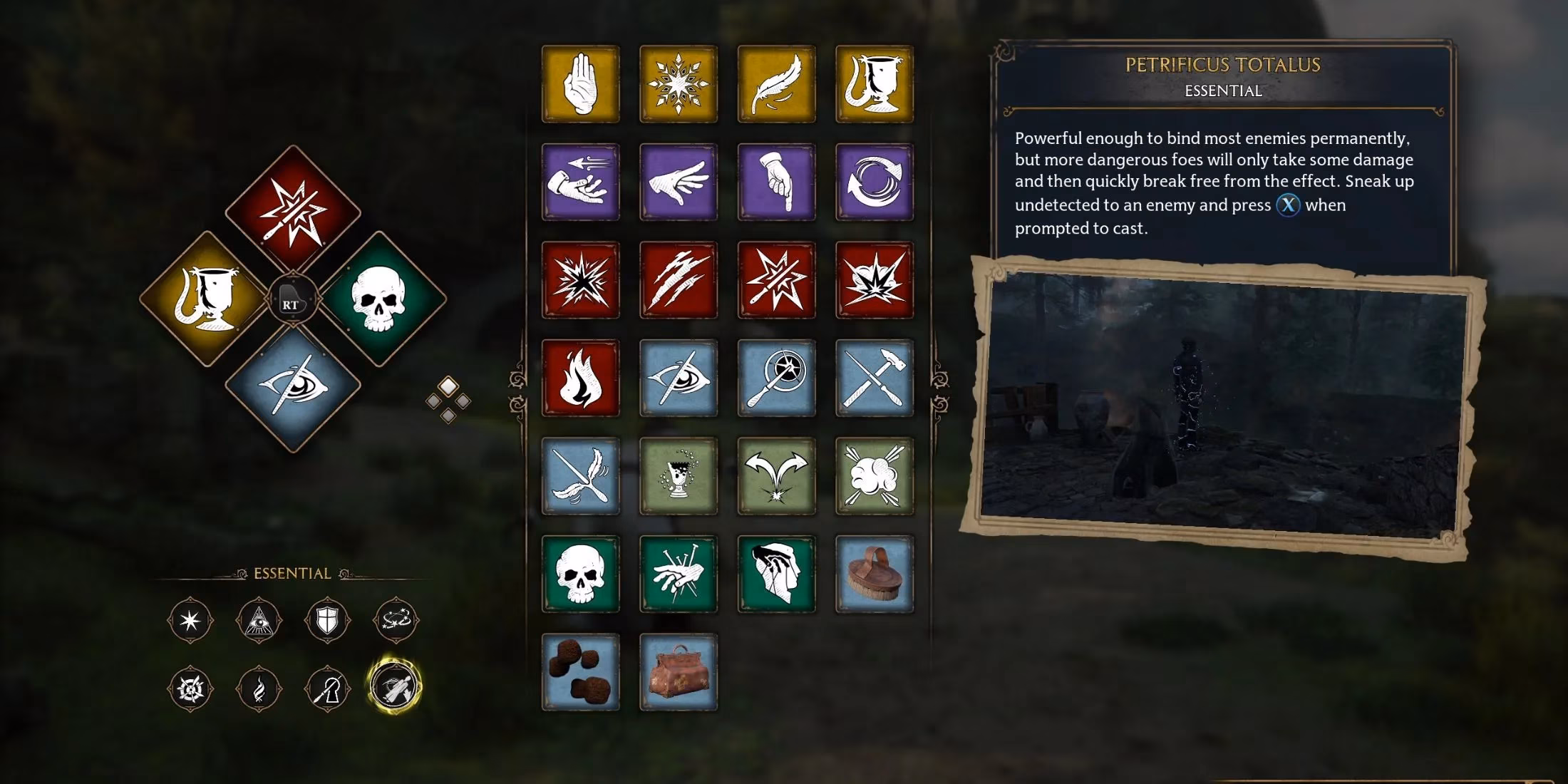
Task: Select the Bombarda explosion spell icon
Action: [x=875, y=280]
